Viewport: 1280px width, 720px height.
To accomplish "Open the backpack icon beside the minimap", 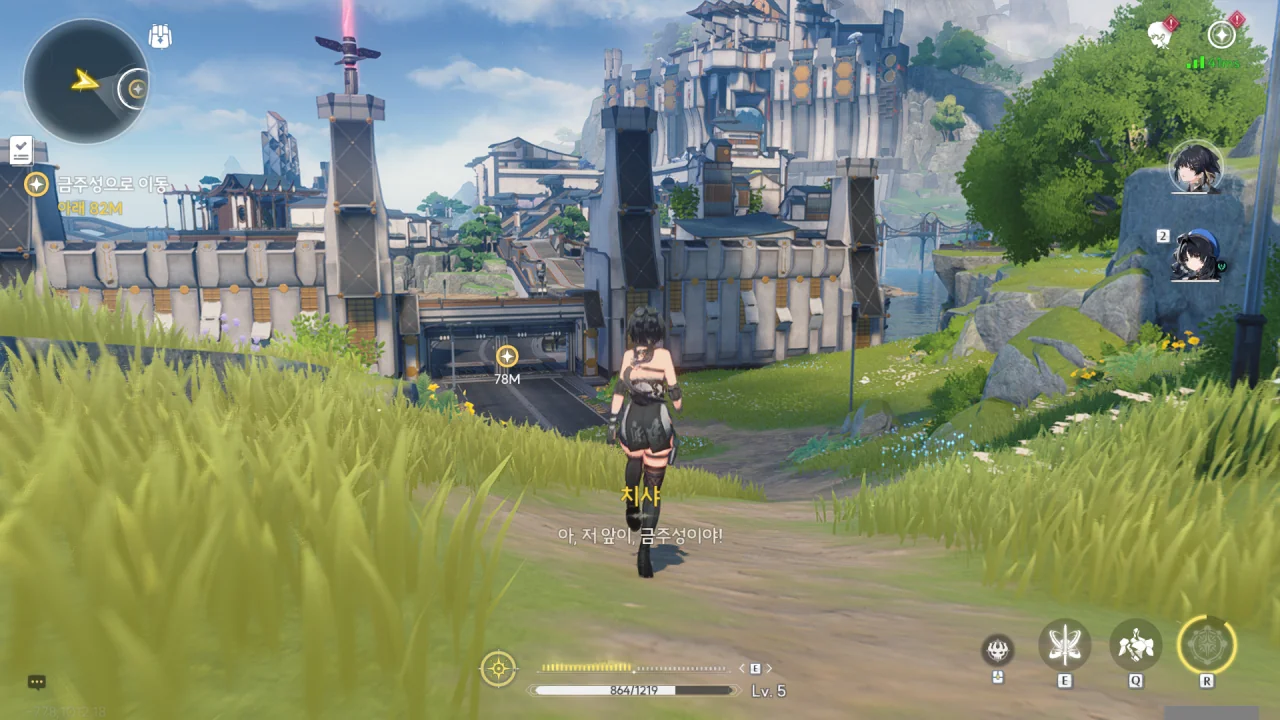I will [160, 37].
